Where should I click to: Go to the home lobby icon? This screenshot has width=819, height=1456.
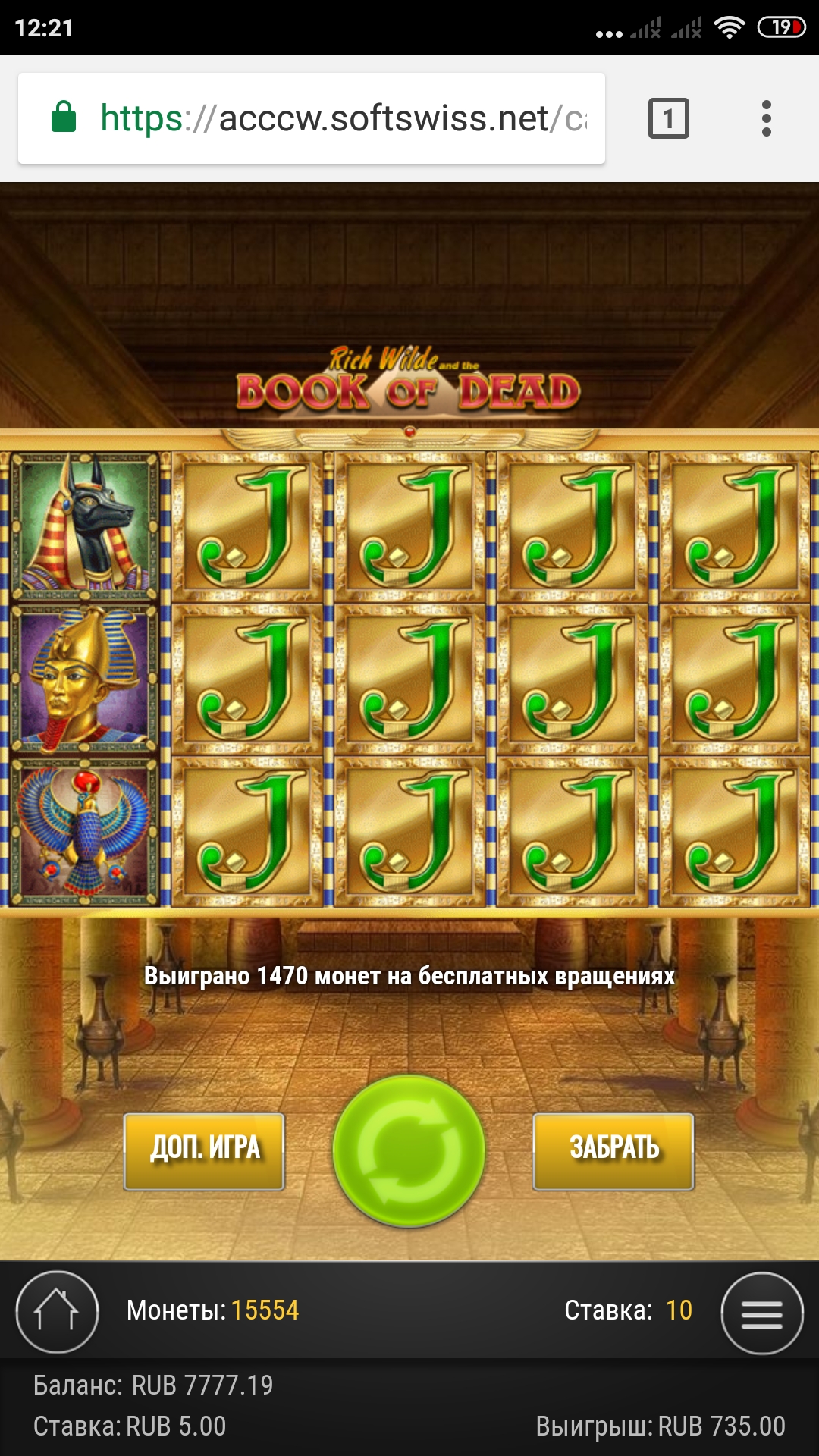click(57, 1312)
